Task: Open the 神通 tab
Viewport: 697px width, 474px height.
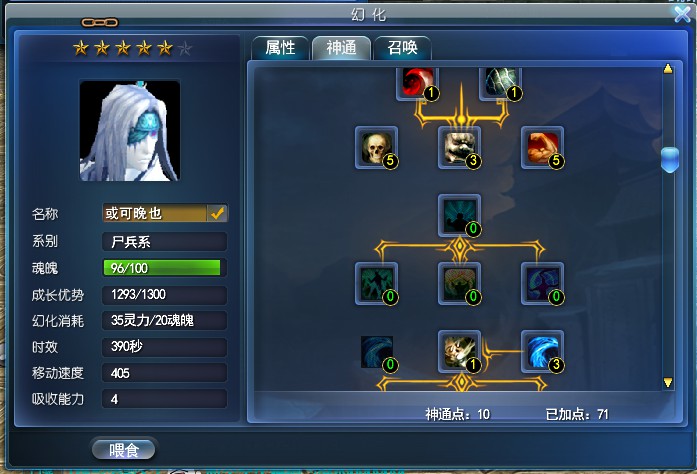Action: click(x=341, y=48)
